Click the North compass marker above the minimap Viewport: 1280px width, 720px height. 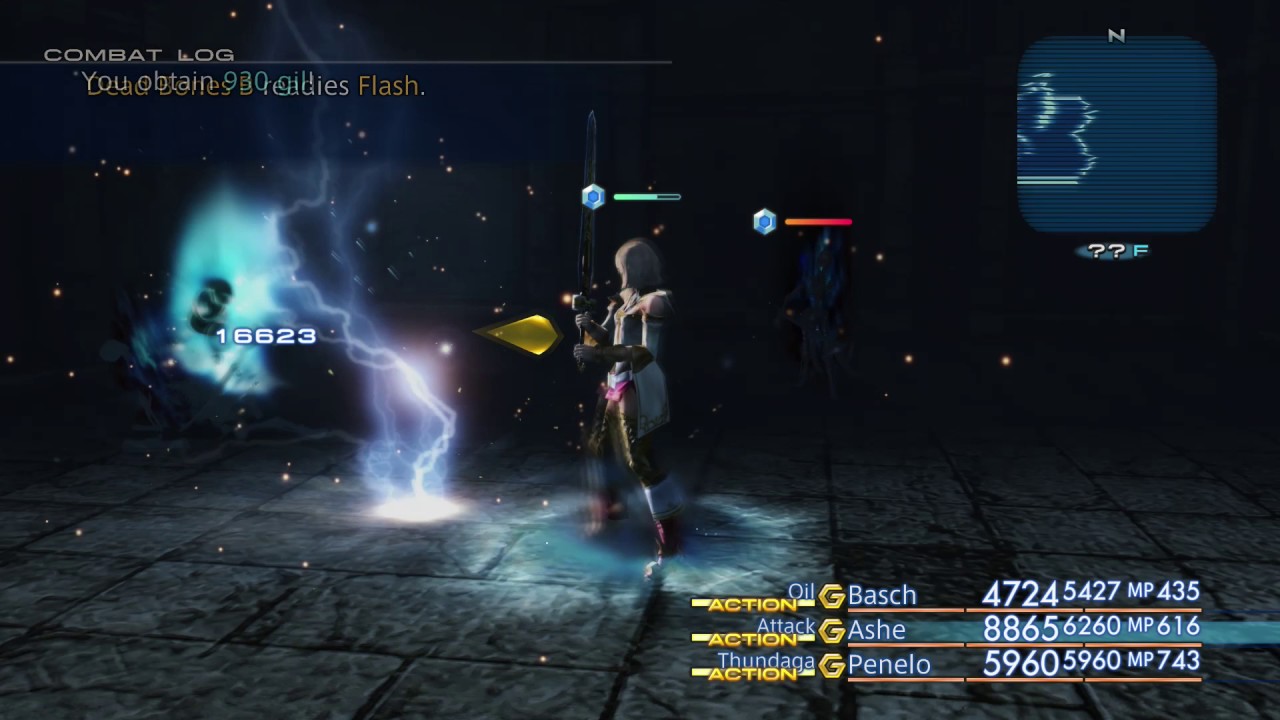[1117, 36]
